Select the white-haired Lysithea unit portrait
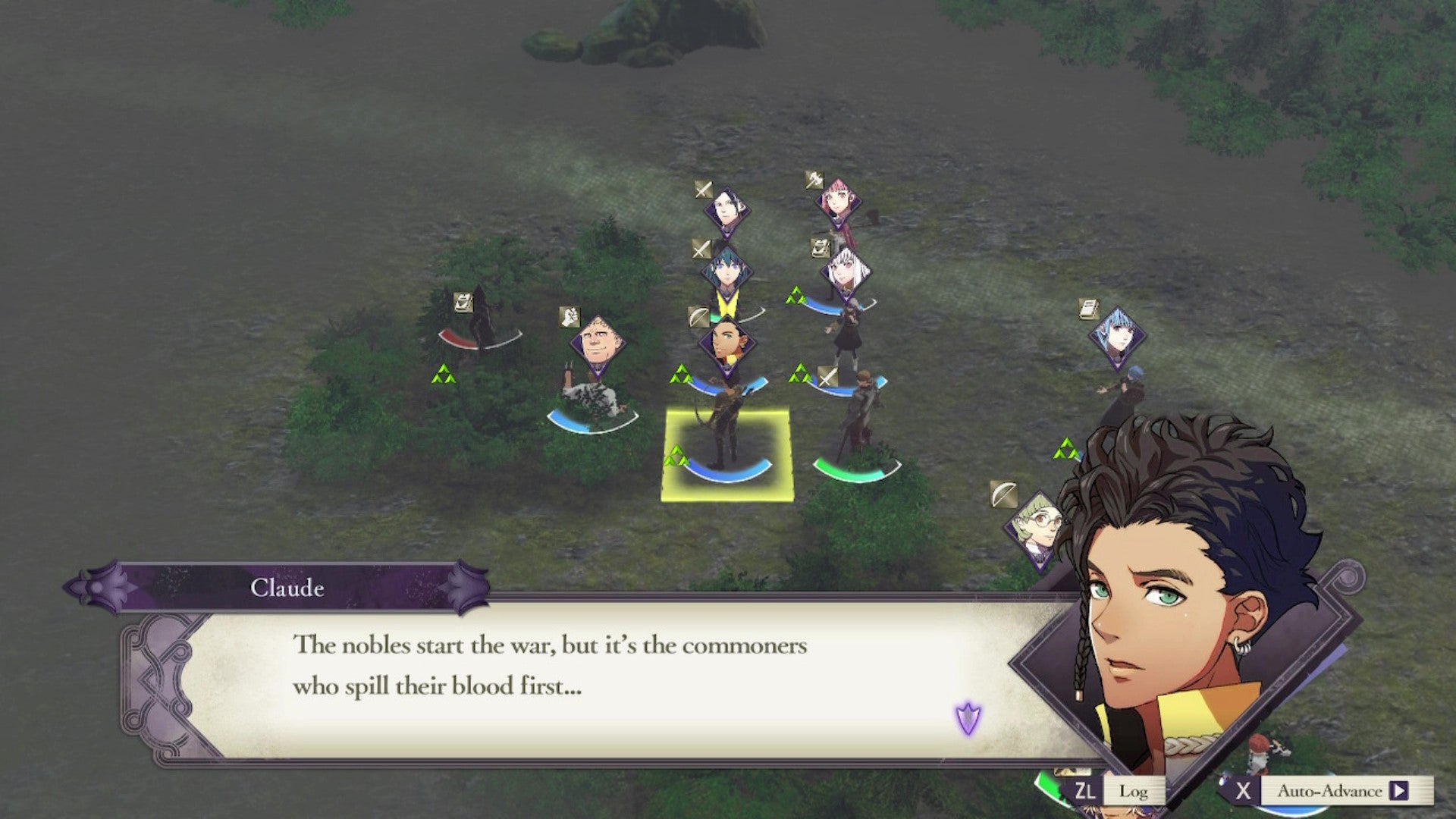The image size is (1456, 819). (845, 271)
